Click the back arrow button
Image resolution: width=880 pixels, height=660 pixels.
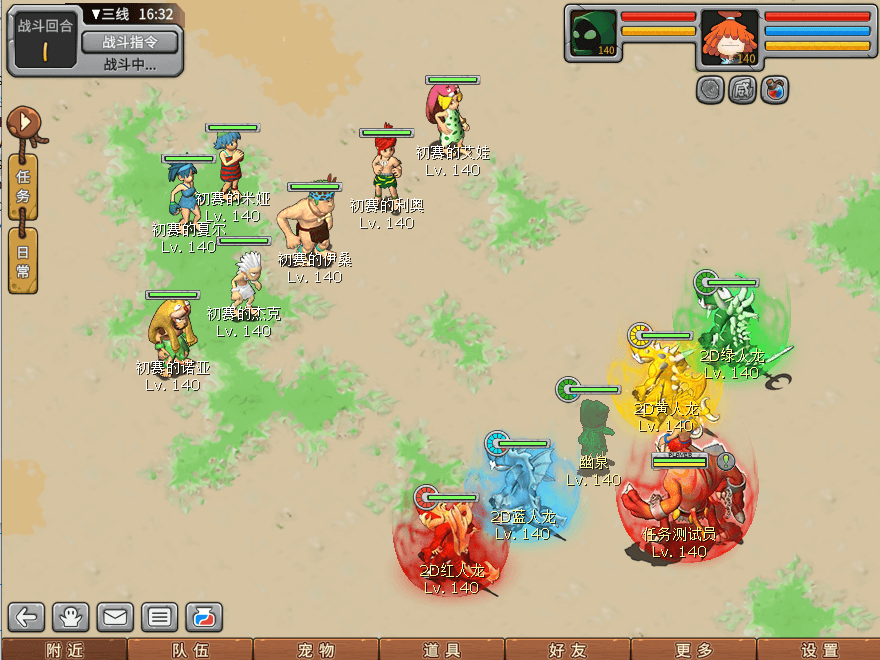coord(27,617)
